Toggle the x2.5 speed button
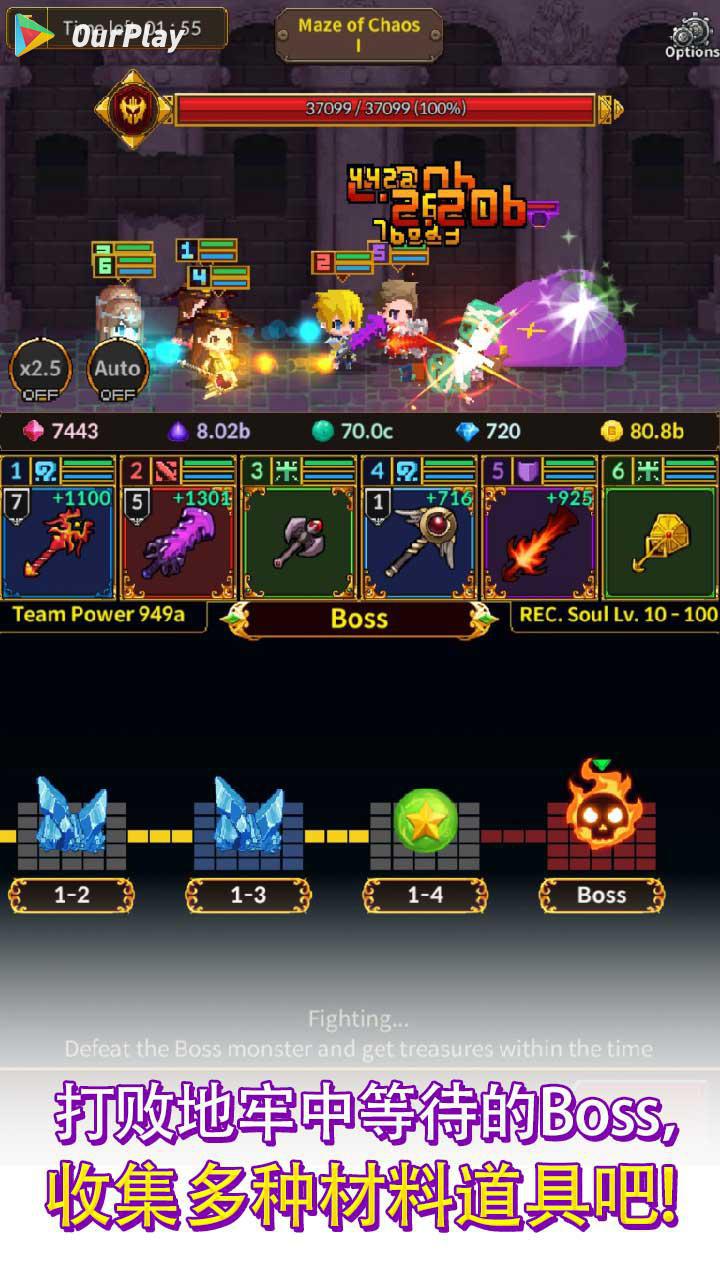 click(41, 372)
